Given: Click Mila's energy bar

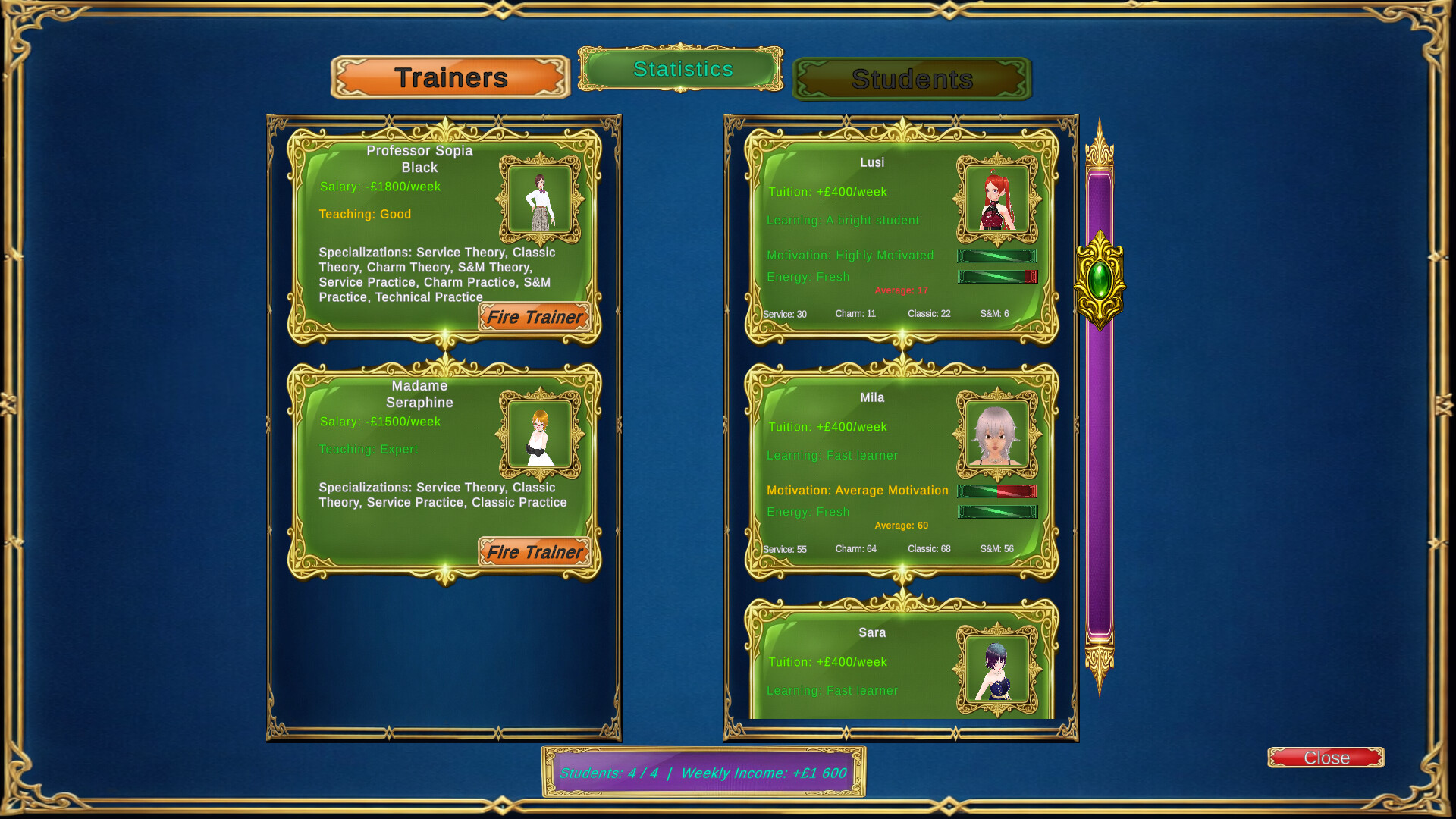Looking at the screenshot, I should 998,512.
